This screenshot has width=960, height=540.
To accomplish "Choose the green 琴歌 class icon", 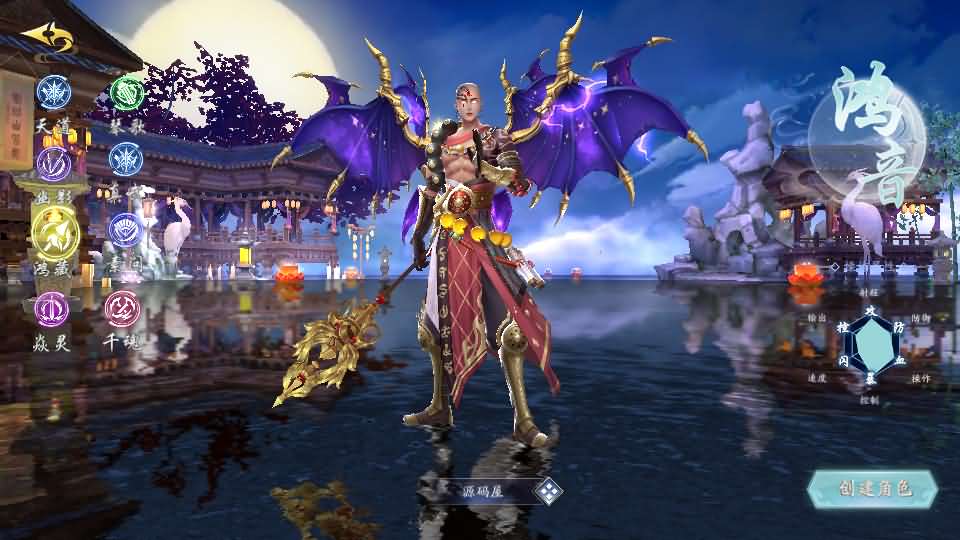I will point(126,93).
